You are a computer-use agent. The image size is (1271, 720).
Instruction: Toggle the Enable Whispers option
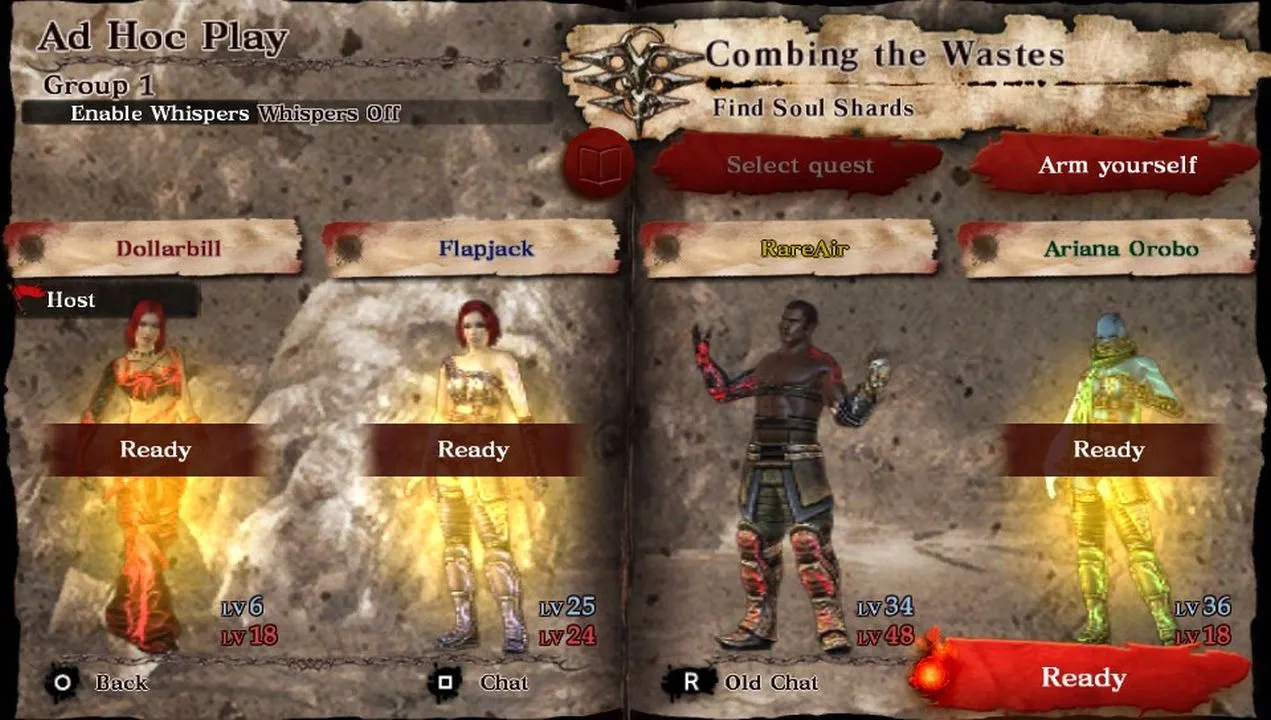tap(286, 113)
